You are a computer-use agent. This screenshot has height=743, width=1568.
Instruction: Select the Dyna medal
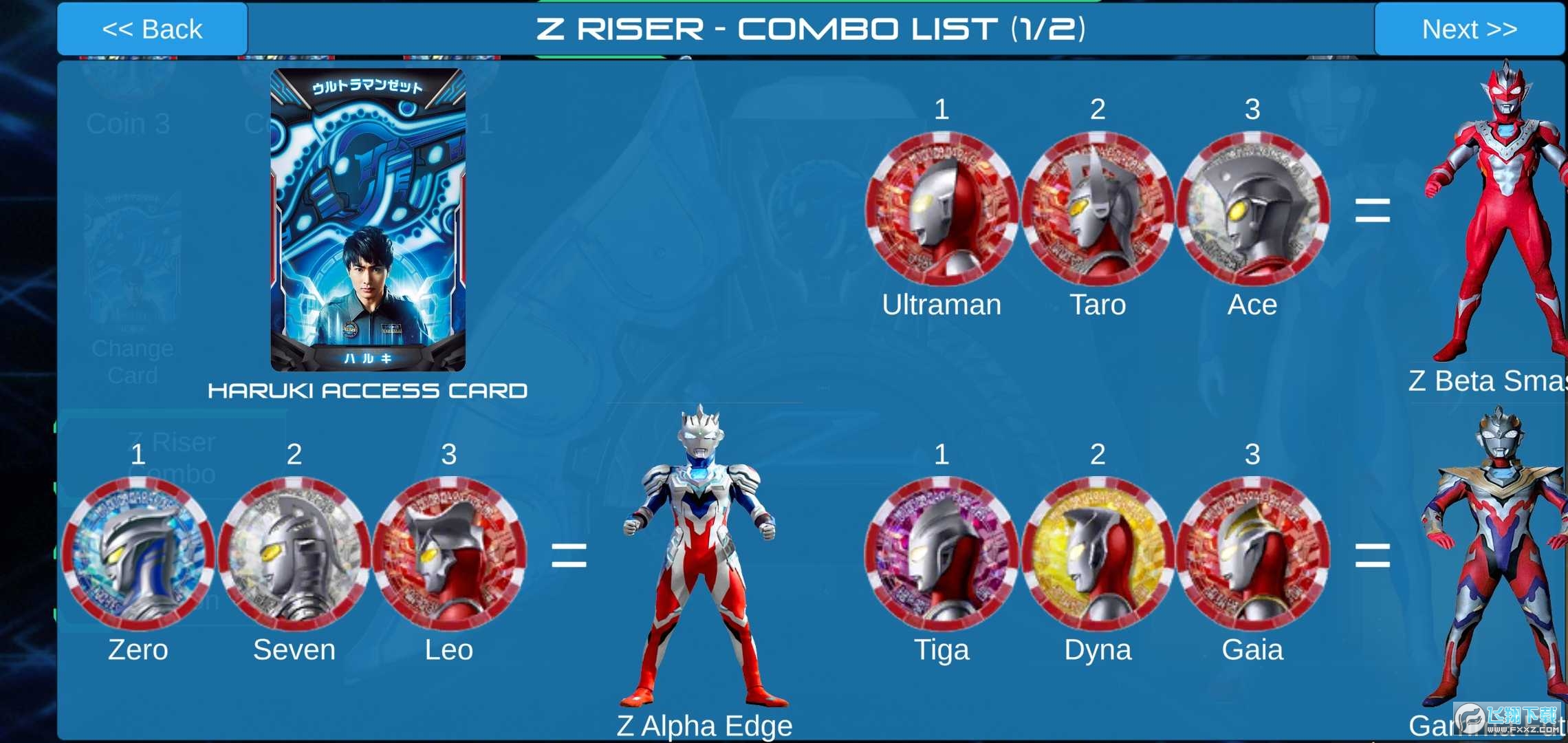(x=1098, y=554)
